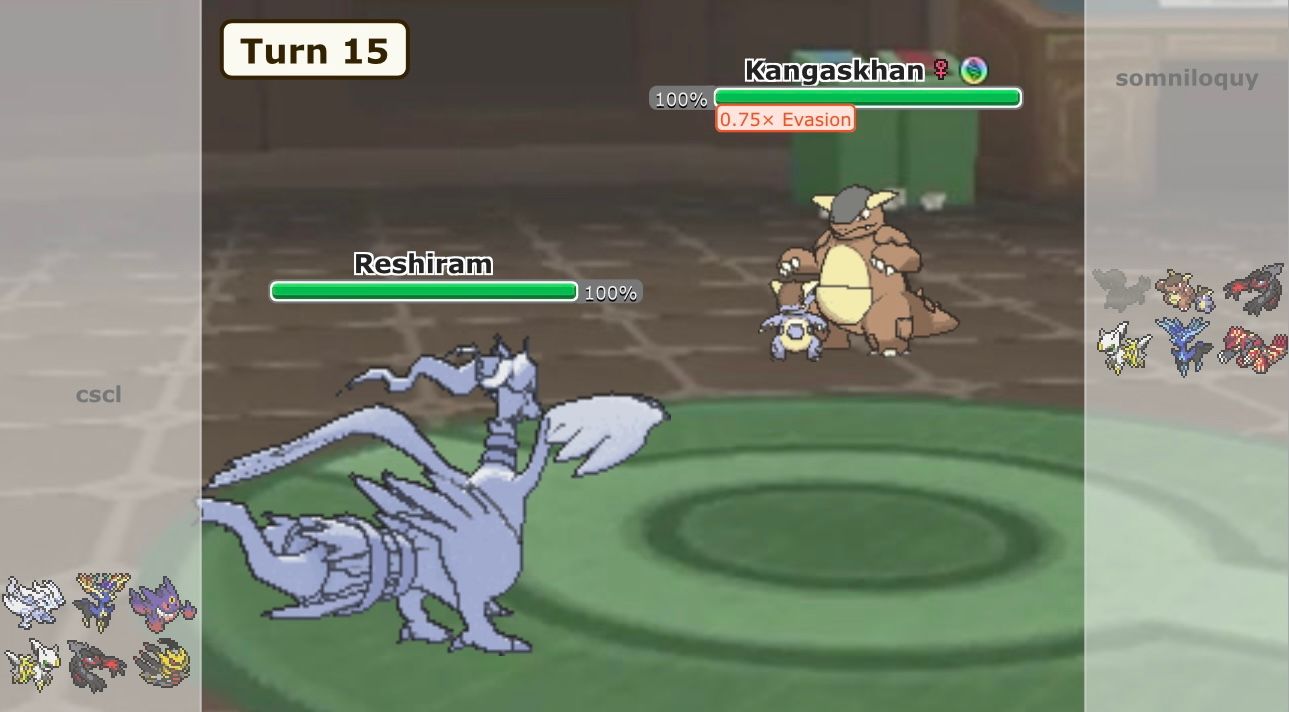Click cscl's Xerneas team icon
This screenshot has height=712, width=1289.
(100, 598)
